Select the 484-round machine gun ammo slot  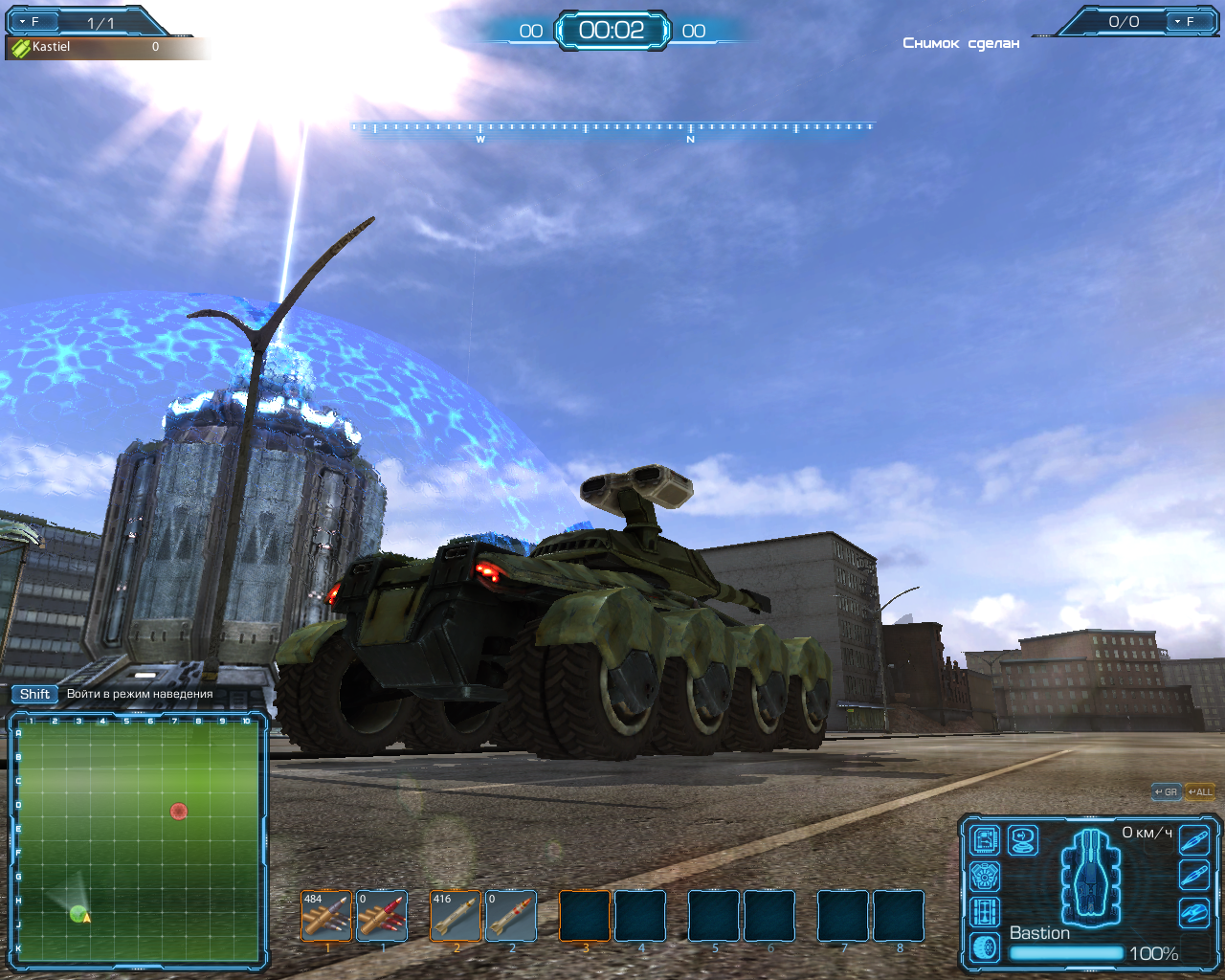click(326, 916)
